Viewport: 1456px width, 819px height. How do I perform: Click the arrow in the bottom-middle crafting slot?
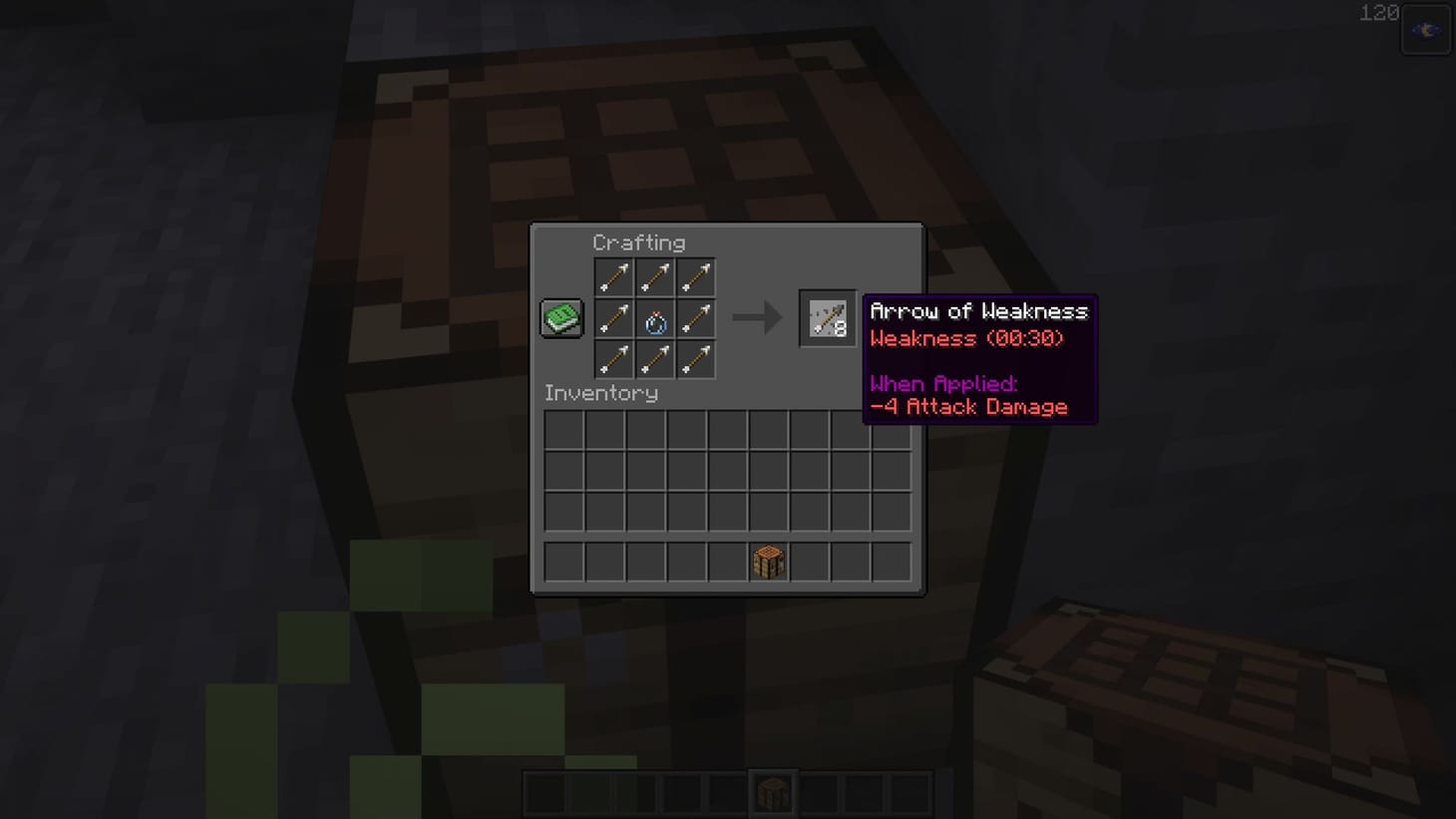654,360
